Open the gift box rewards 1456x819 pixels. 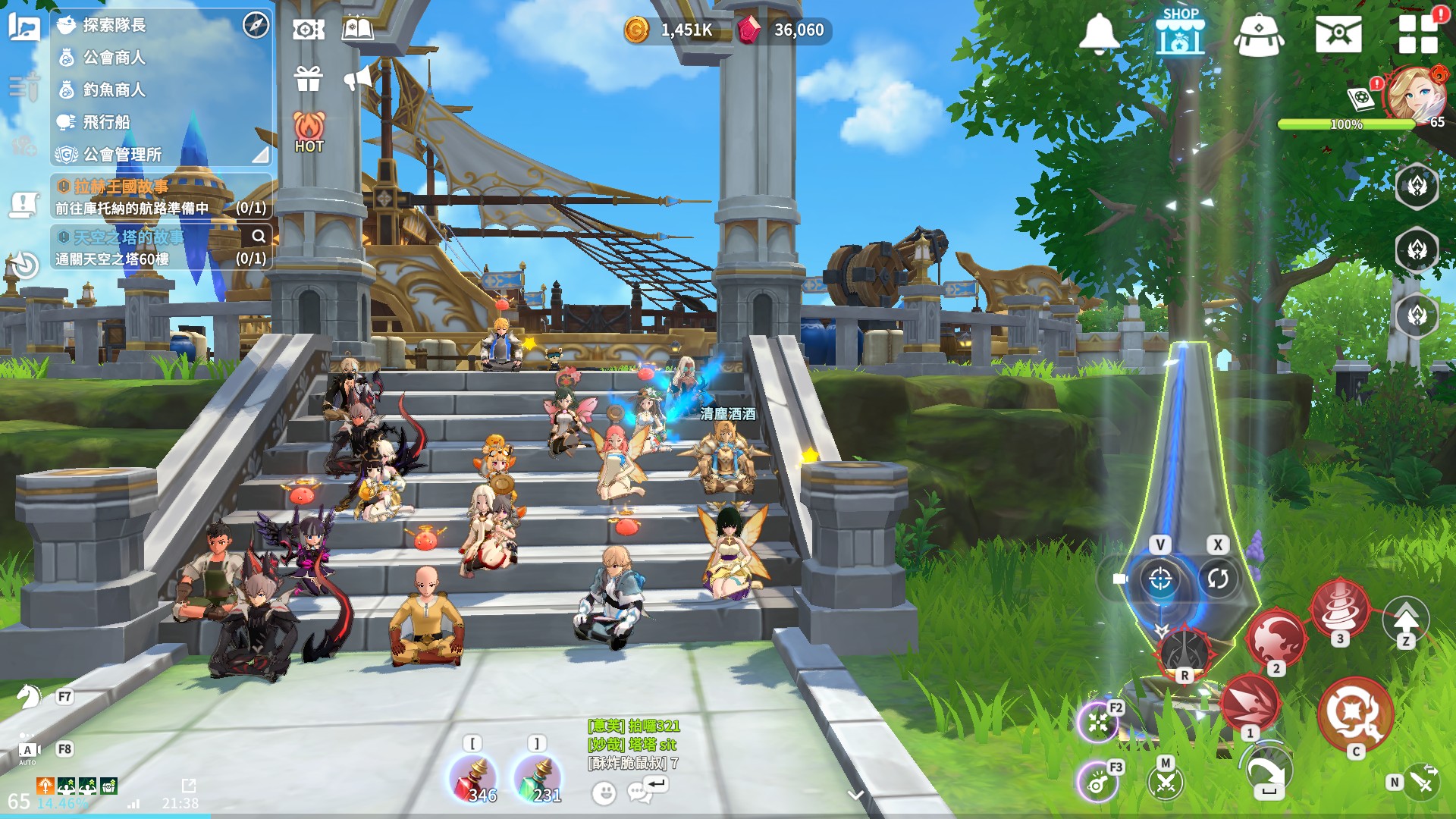tap(309, 78)
